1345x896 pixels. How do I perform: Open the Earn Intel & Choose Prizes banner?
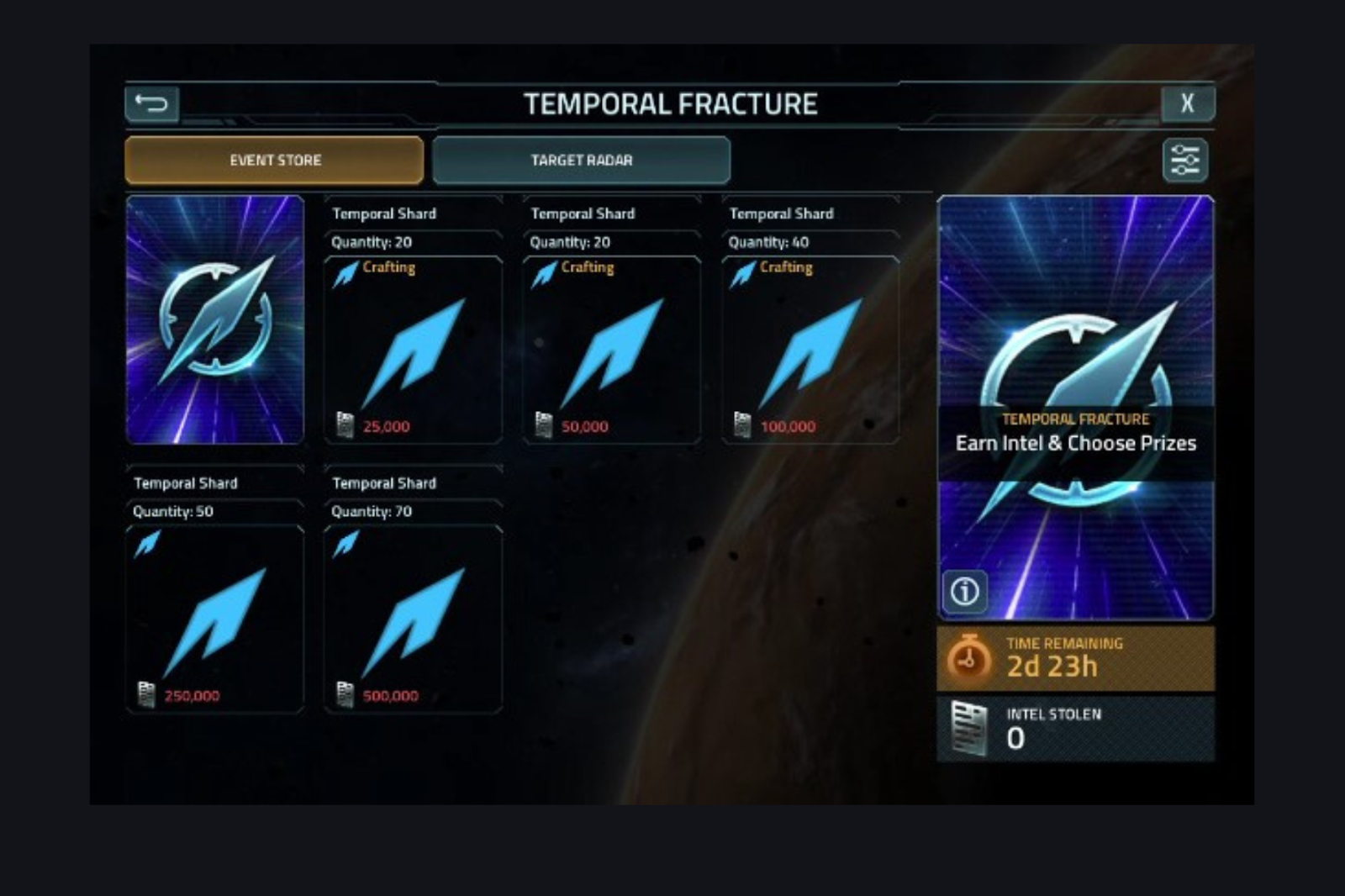[x=1075, y=442]
